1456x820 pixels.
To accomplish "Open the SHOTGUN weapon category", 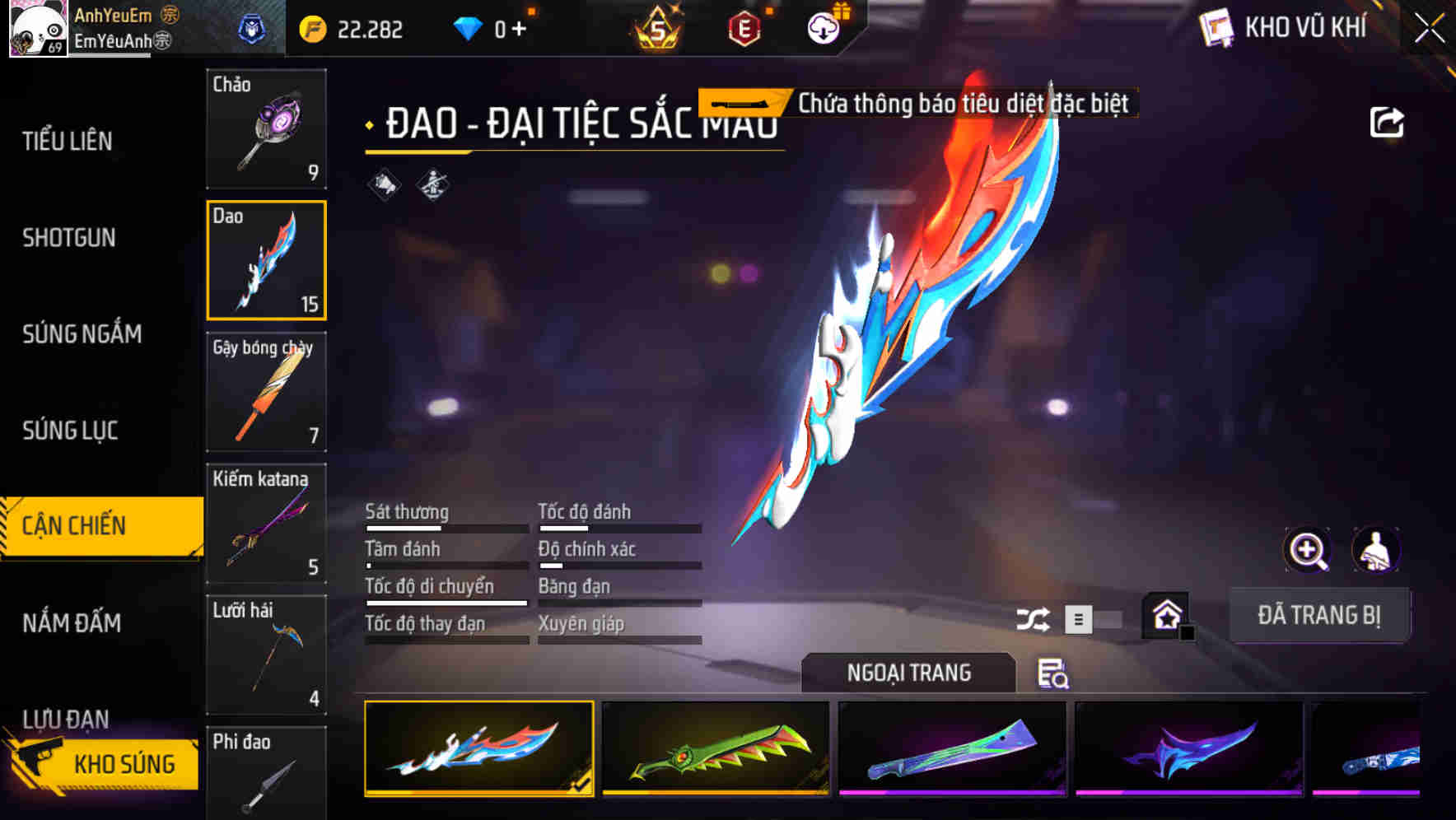I will click(70, 238).
